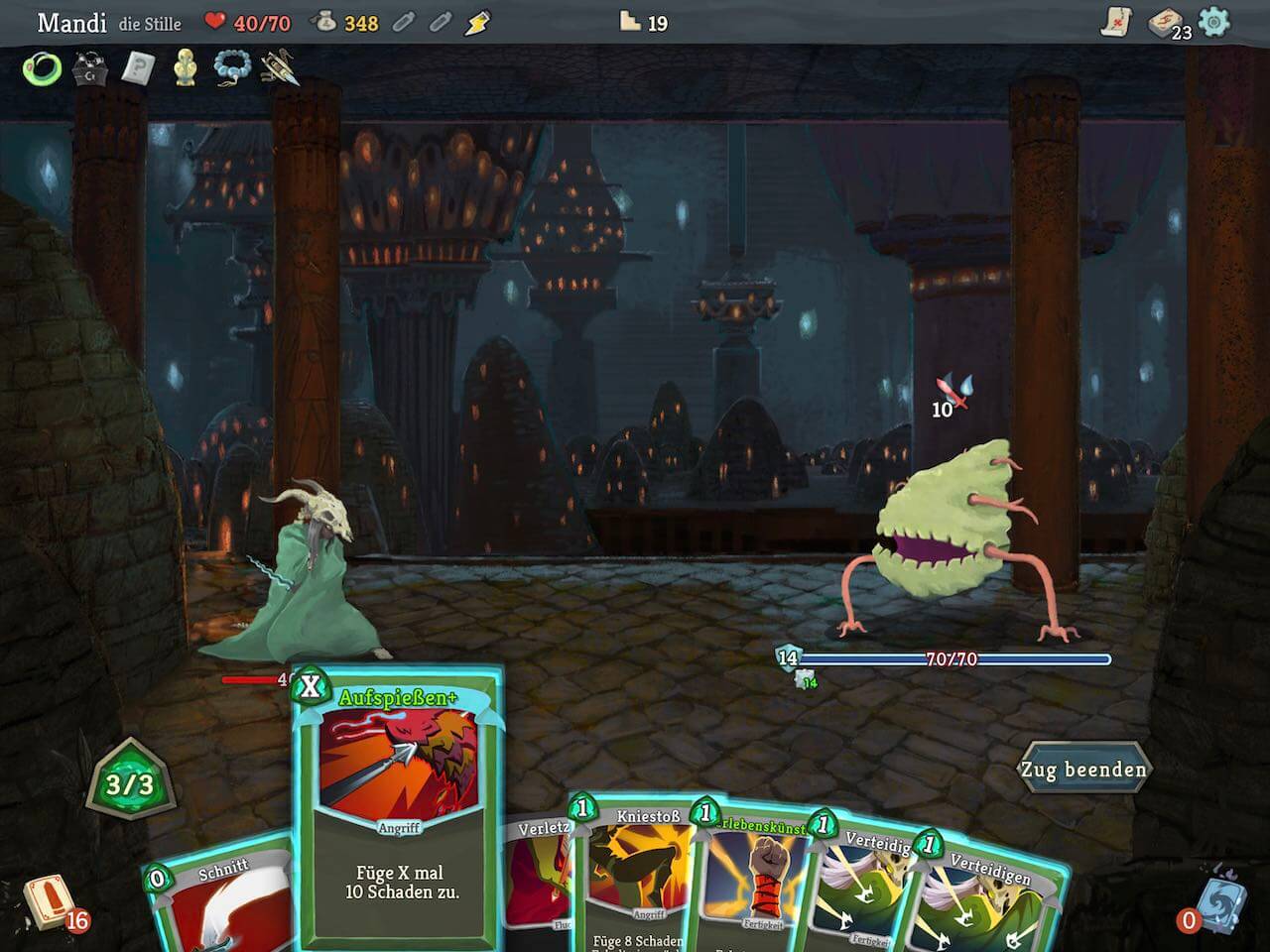View the discard pile showing 0
This screenshot has width=1270, height=952.
1218,904
